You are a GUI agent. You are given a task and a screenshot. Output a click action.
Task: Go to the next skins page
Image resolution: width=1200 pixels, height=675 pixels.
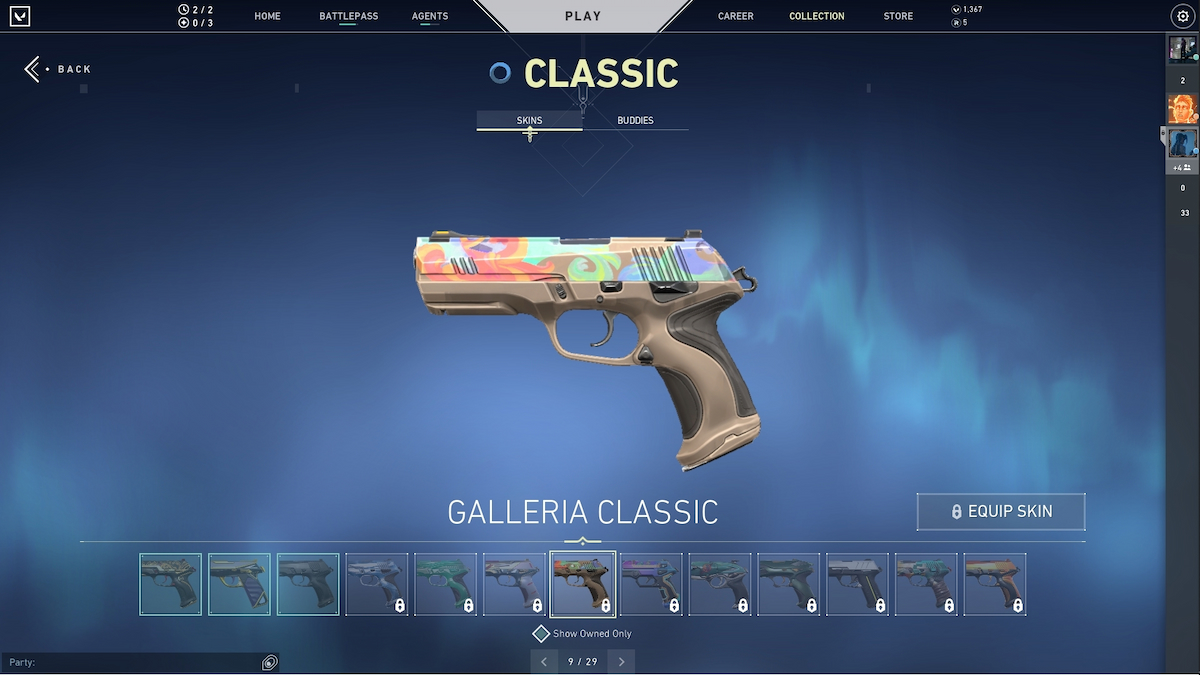(x=621, y=662)
